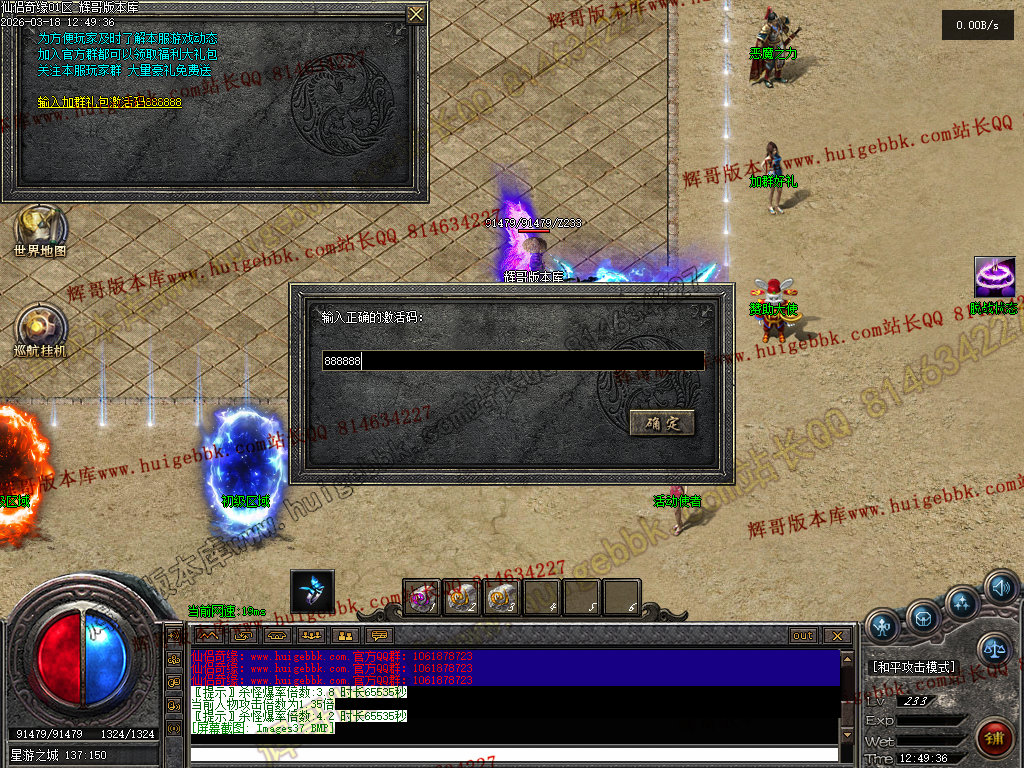Viewport: 1024px width, 768px height.
Task: Click the chat message input bar
Action: pyautogui.click(x=513, y=754)
